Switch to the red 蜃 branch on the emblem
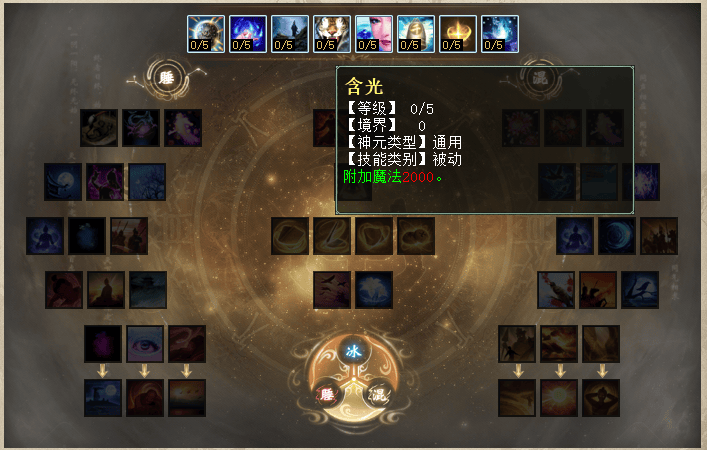Viewport: 707px width, 450px height. pos(327,393)
